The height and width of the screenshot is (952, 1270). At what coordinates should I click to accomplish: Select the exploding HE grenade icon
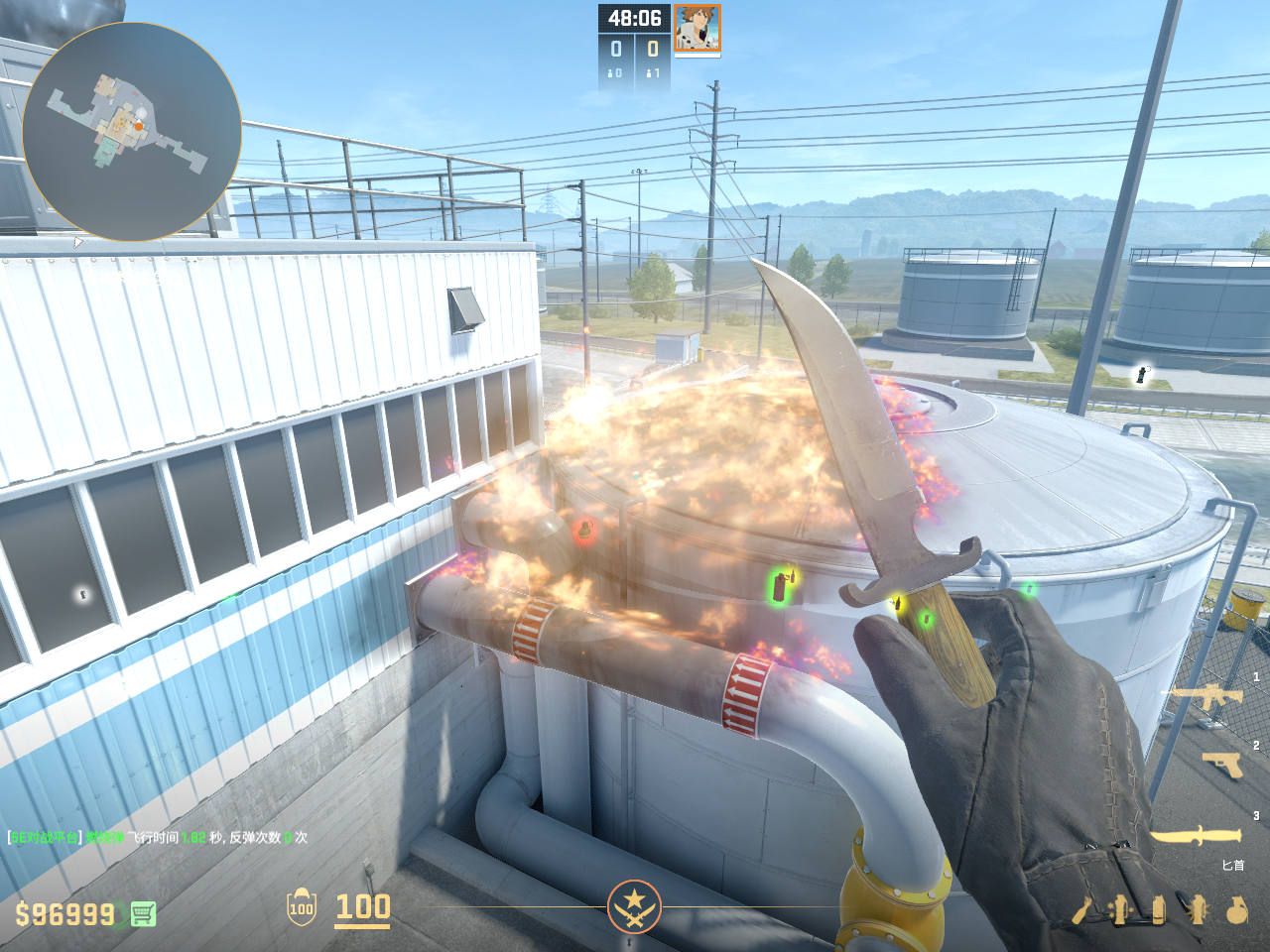pyautogui.click(x=1198, y=909)
